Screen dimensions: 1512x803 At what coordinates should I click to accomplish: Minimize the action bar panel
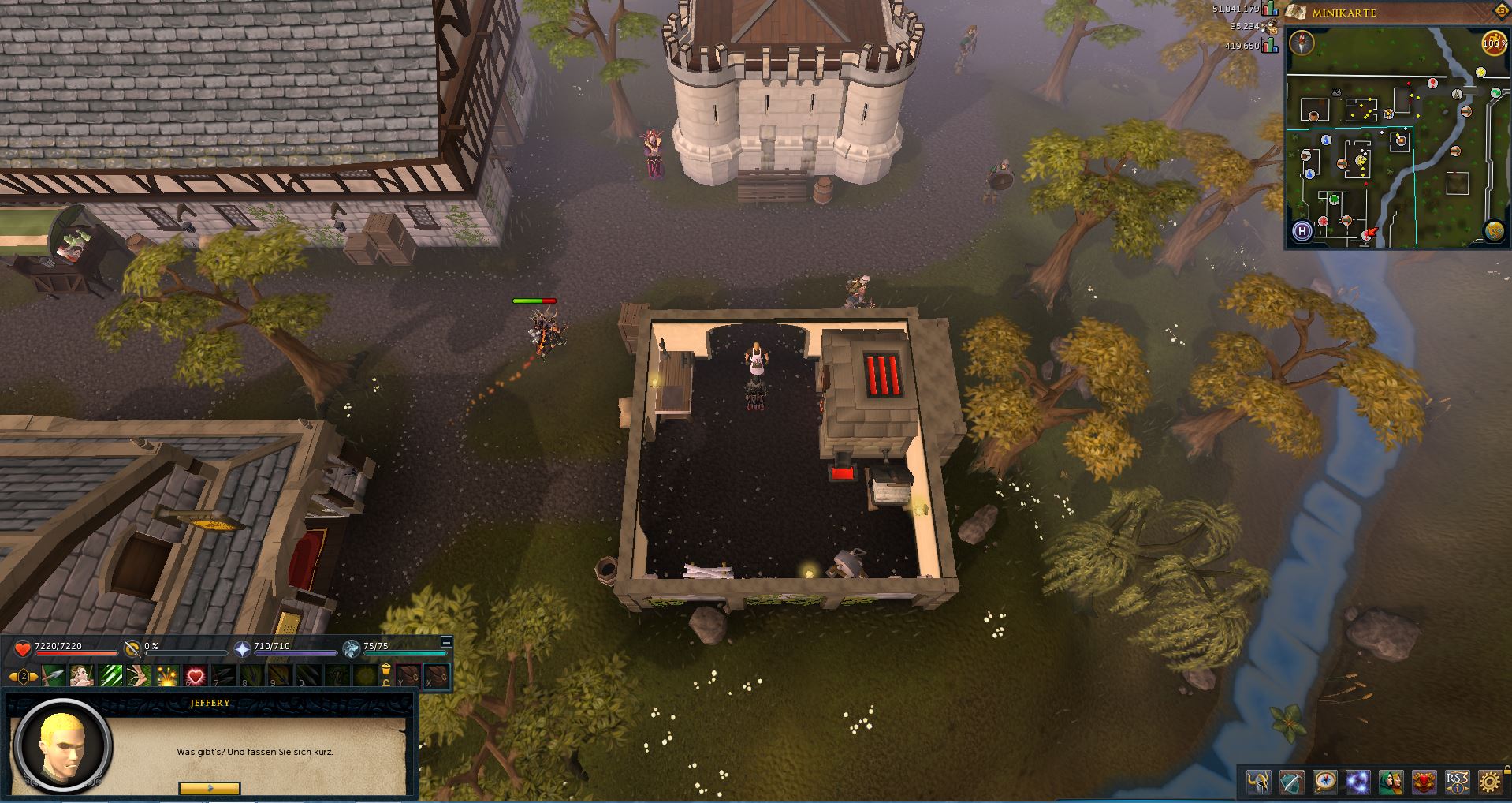[x=446, y=642]
